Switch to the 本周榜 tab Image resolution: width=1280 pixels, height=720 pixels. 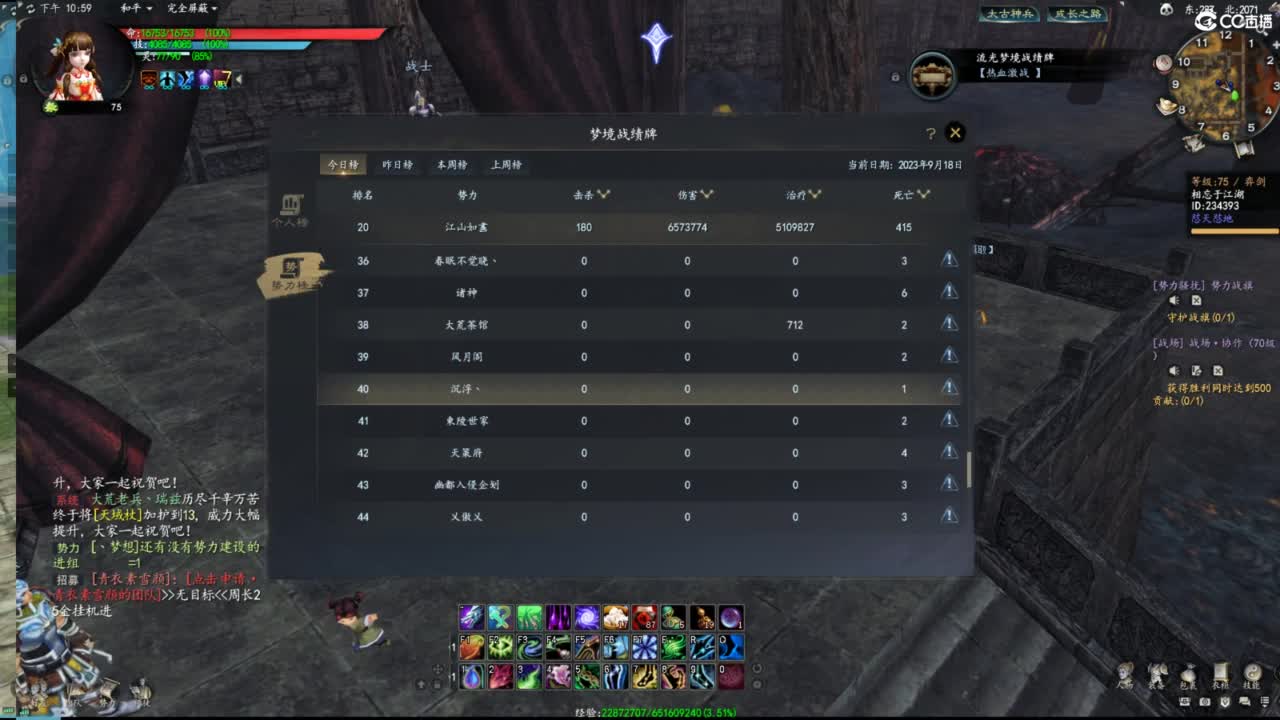click(x=452, y=164)
